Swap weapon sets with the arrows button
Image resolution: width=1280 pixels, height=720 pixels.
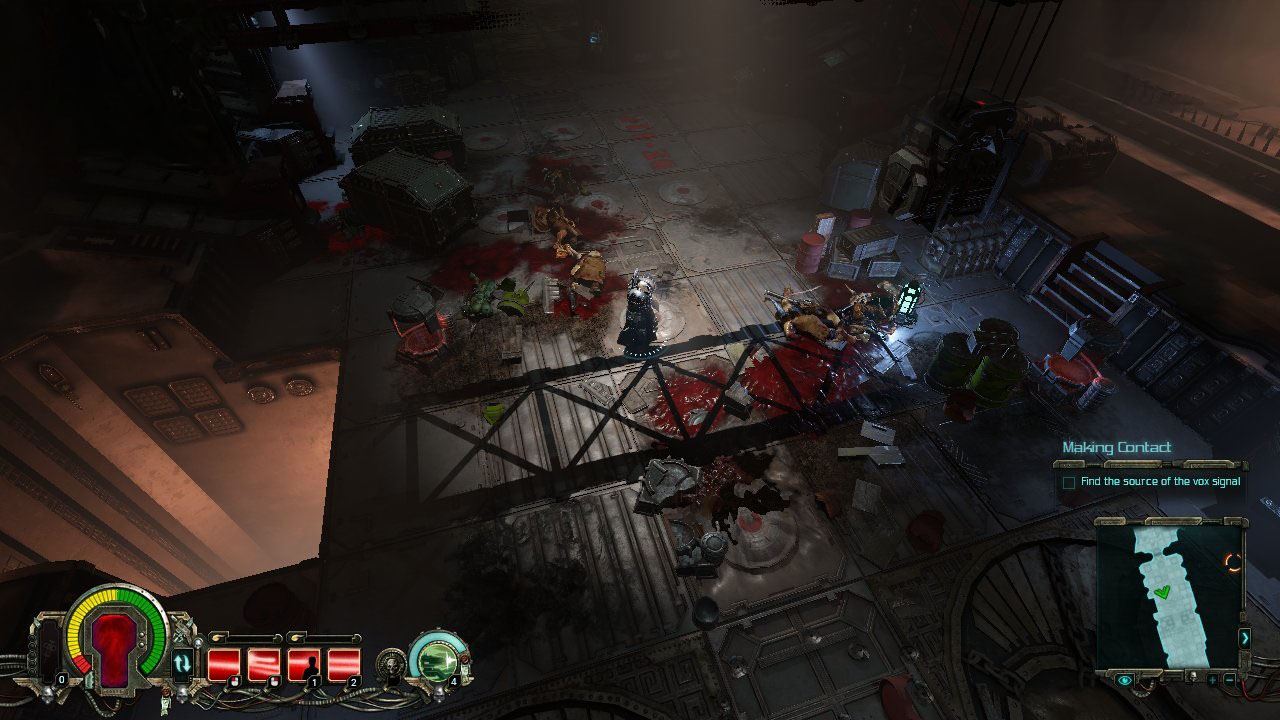pyautogui.click(x=182, y=662)
